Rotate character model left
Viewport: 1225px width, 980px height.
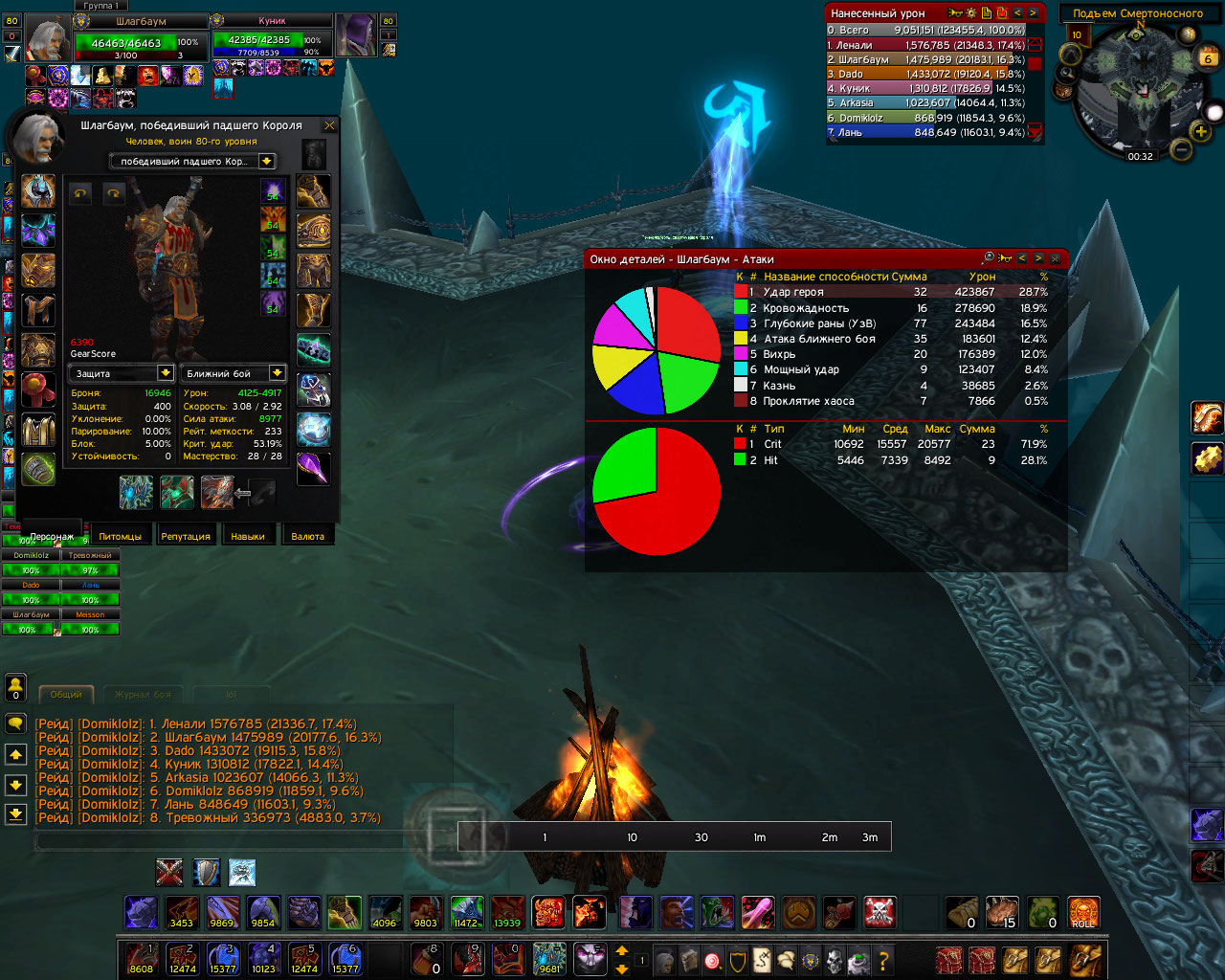(81, 193)
